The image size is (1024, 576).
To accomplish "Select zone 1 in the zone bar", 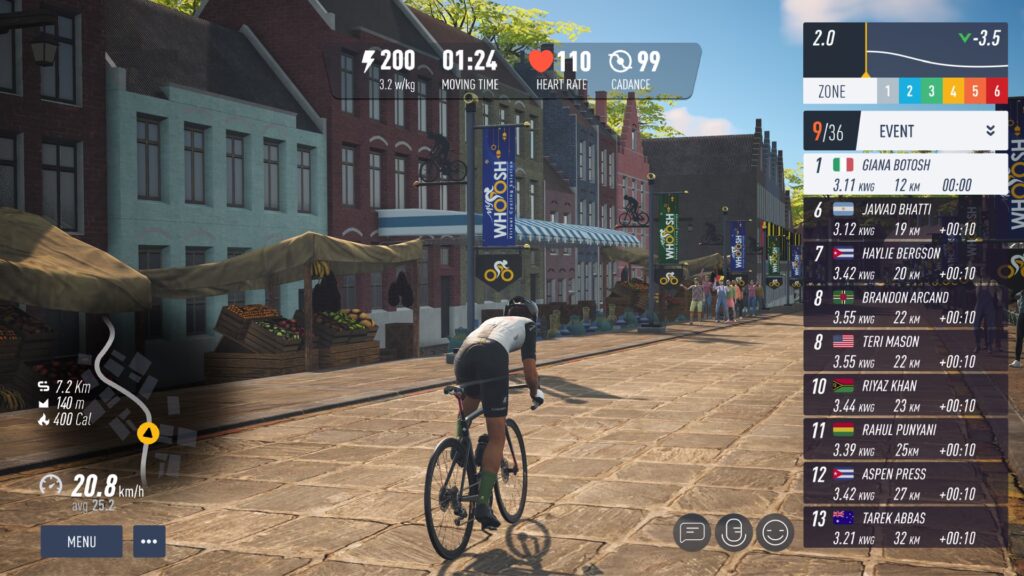I will click(887, 91).
